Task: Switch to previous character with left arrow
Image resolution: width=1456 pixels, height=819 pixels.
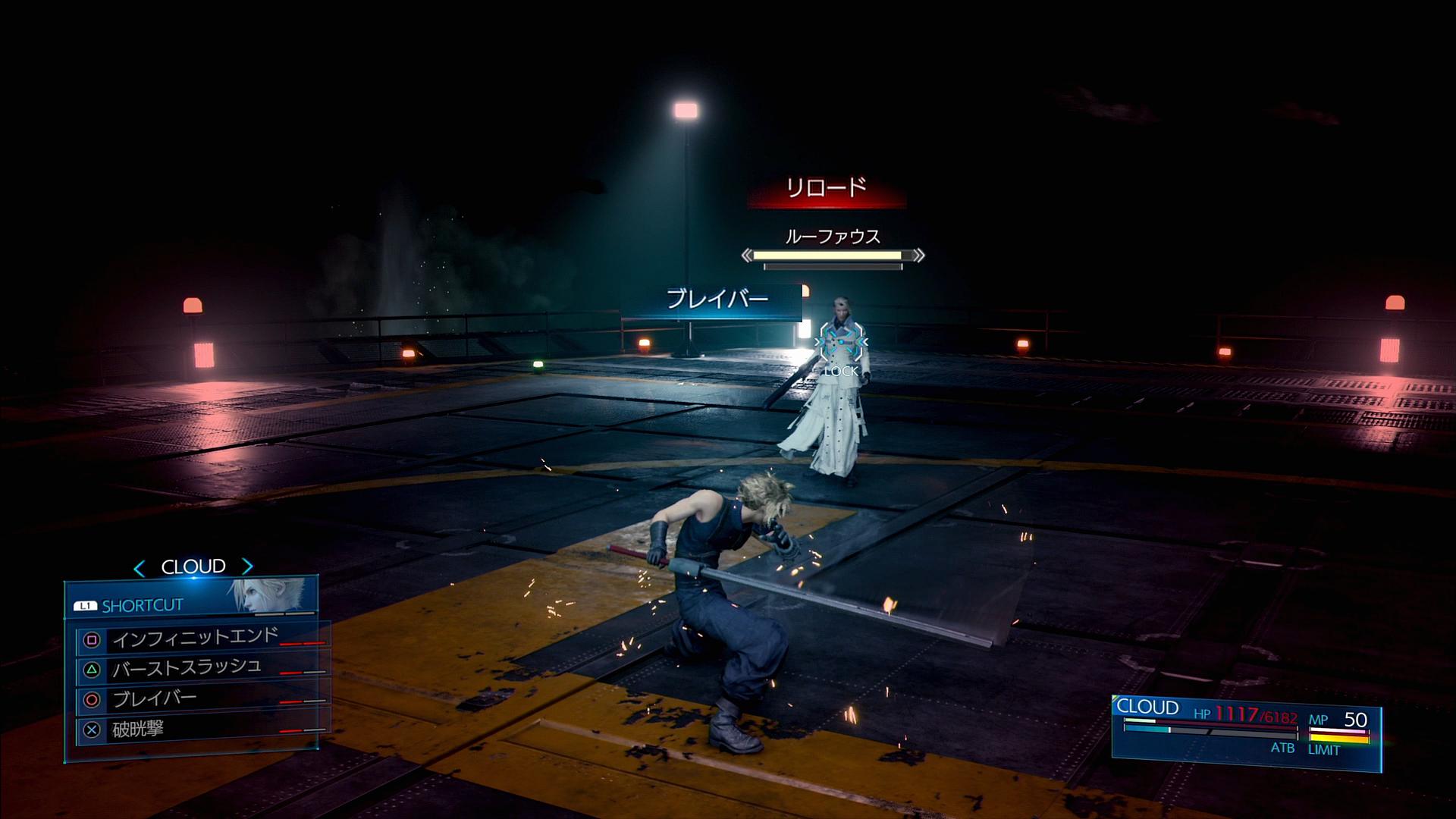Action: click(139, 567)
